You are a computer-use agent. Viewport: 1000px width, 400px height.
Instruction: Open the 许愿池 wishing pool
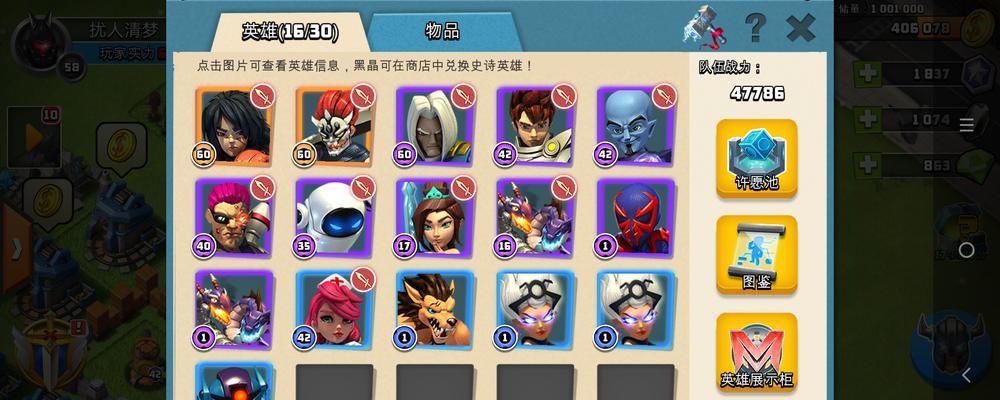(756, 158)
